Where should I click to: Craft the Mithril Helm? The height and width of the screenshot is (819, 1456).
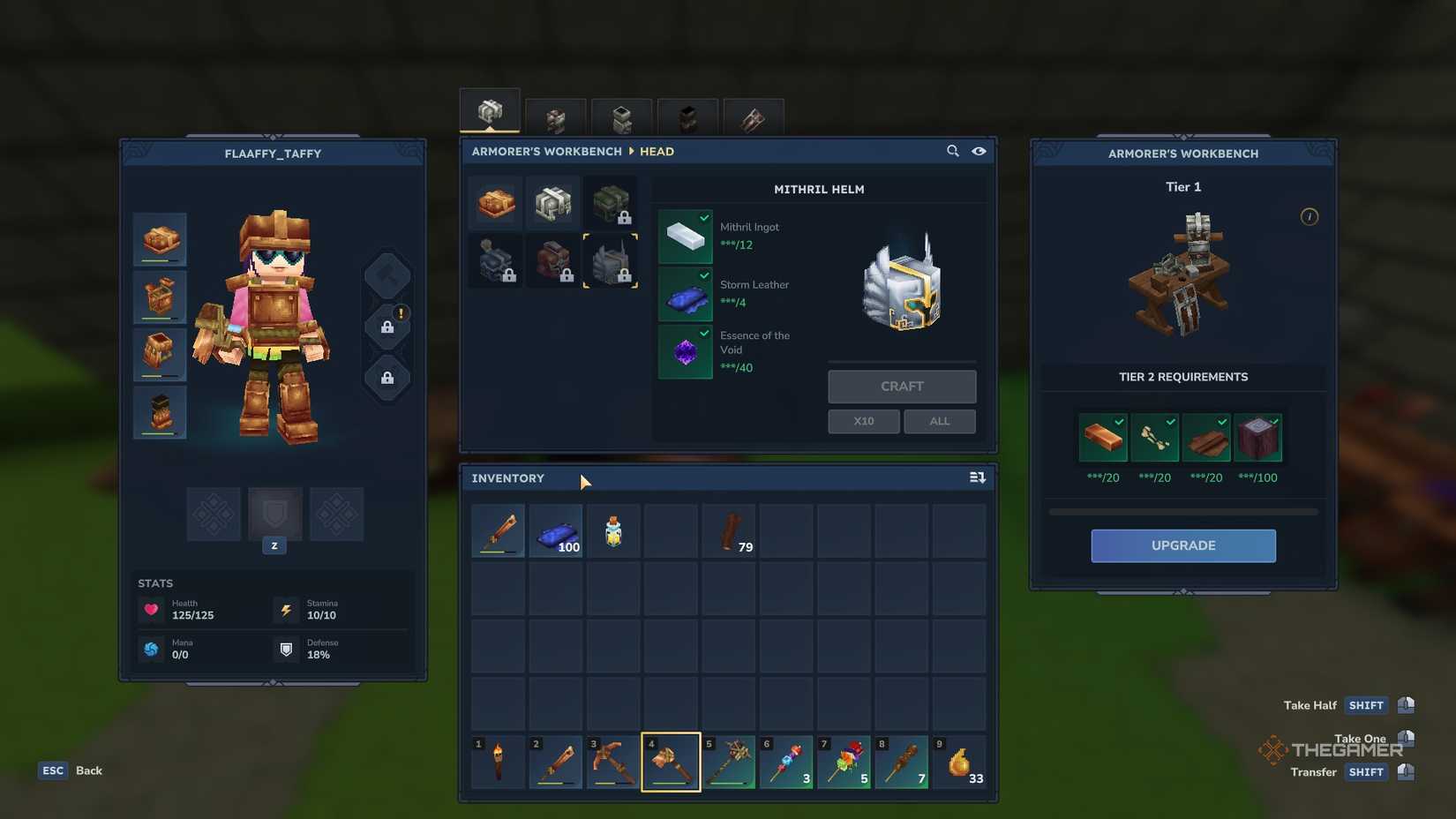coord(901,387)
